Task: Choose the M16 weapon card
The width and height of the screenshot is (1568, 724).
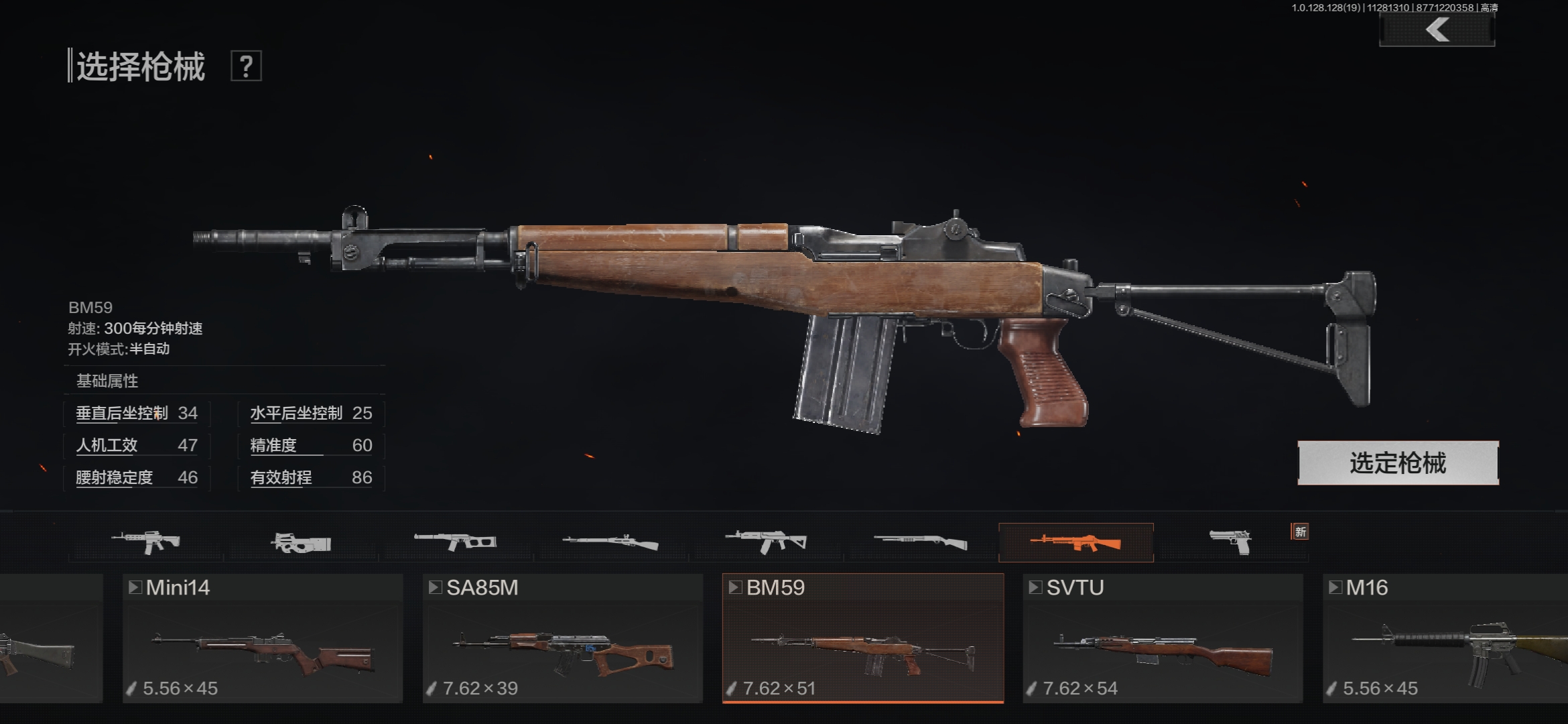Action: click(1445, 638)
